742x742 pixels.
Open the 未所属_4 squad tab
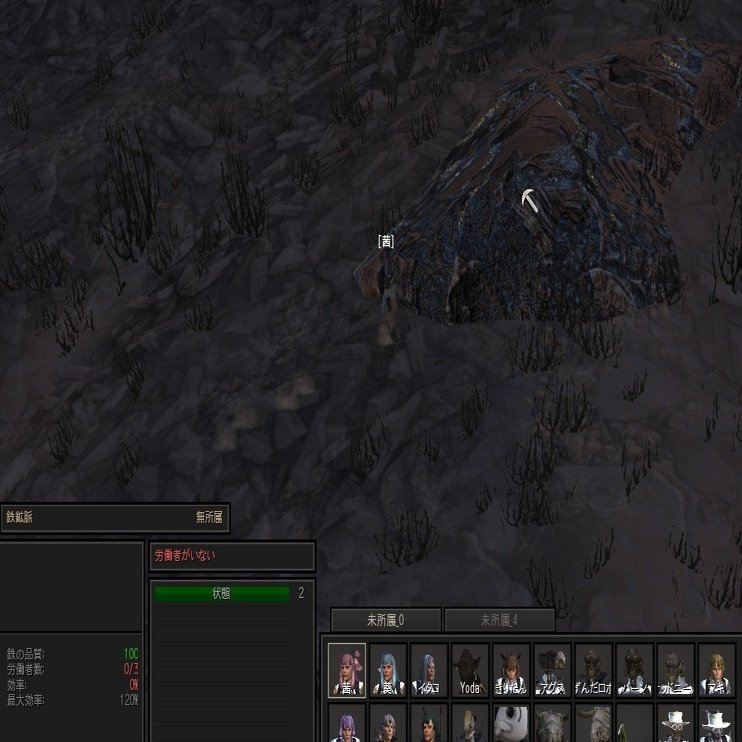[499, 621]
